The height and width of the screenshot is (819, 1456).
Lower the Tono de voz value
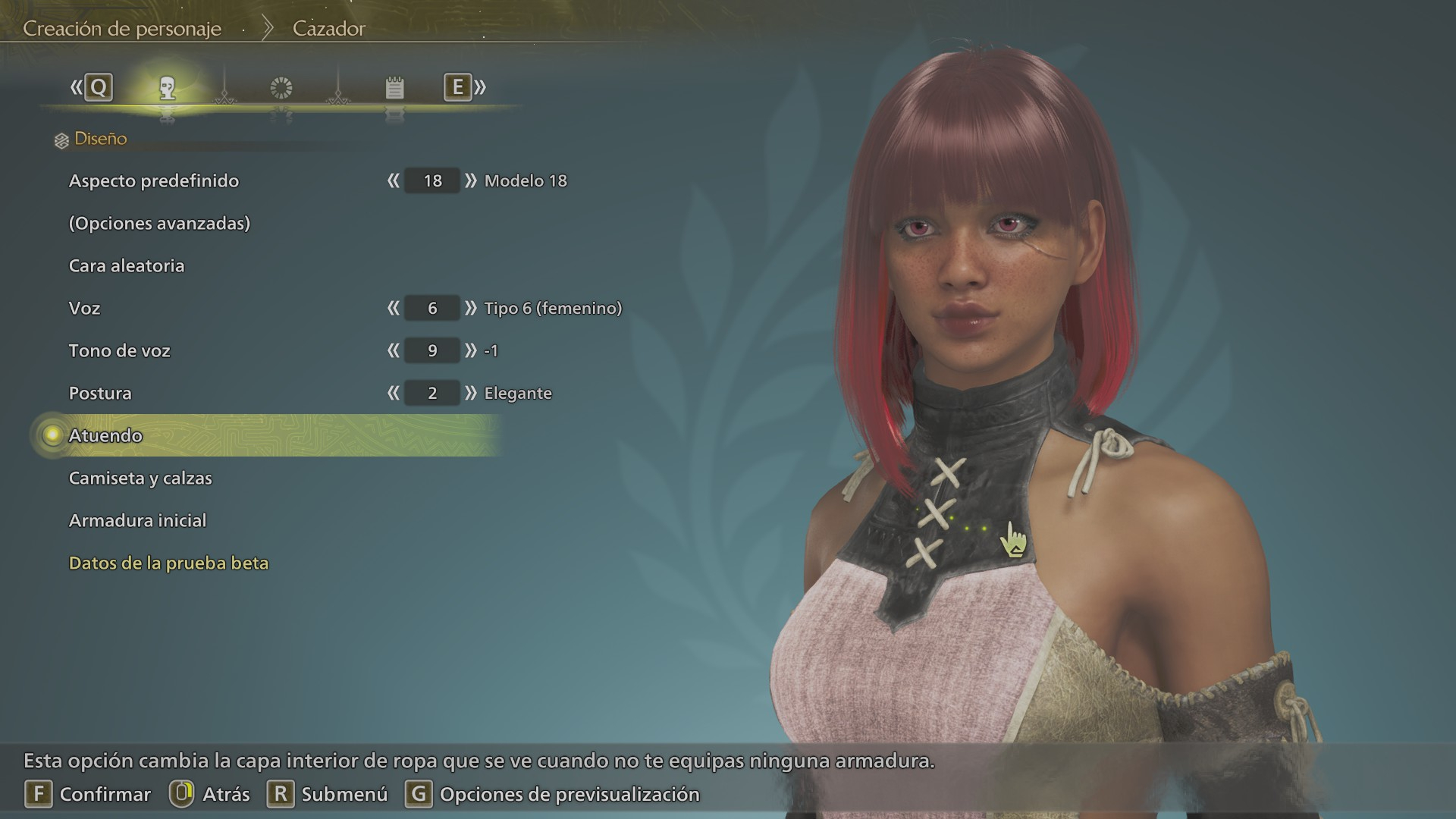(x=393, y=350)
